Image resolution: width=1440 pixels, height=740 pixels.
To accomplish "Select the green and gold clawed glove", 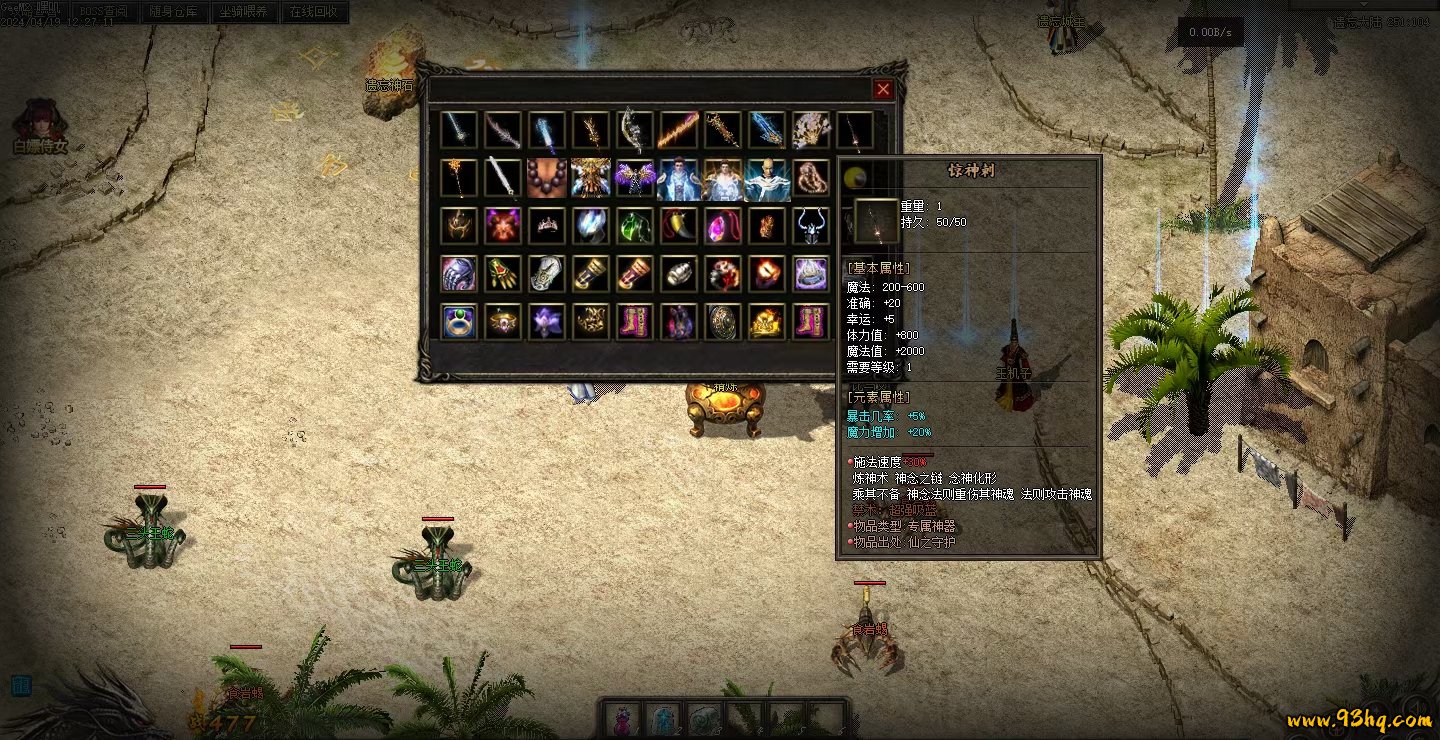I will [503, 273].
